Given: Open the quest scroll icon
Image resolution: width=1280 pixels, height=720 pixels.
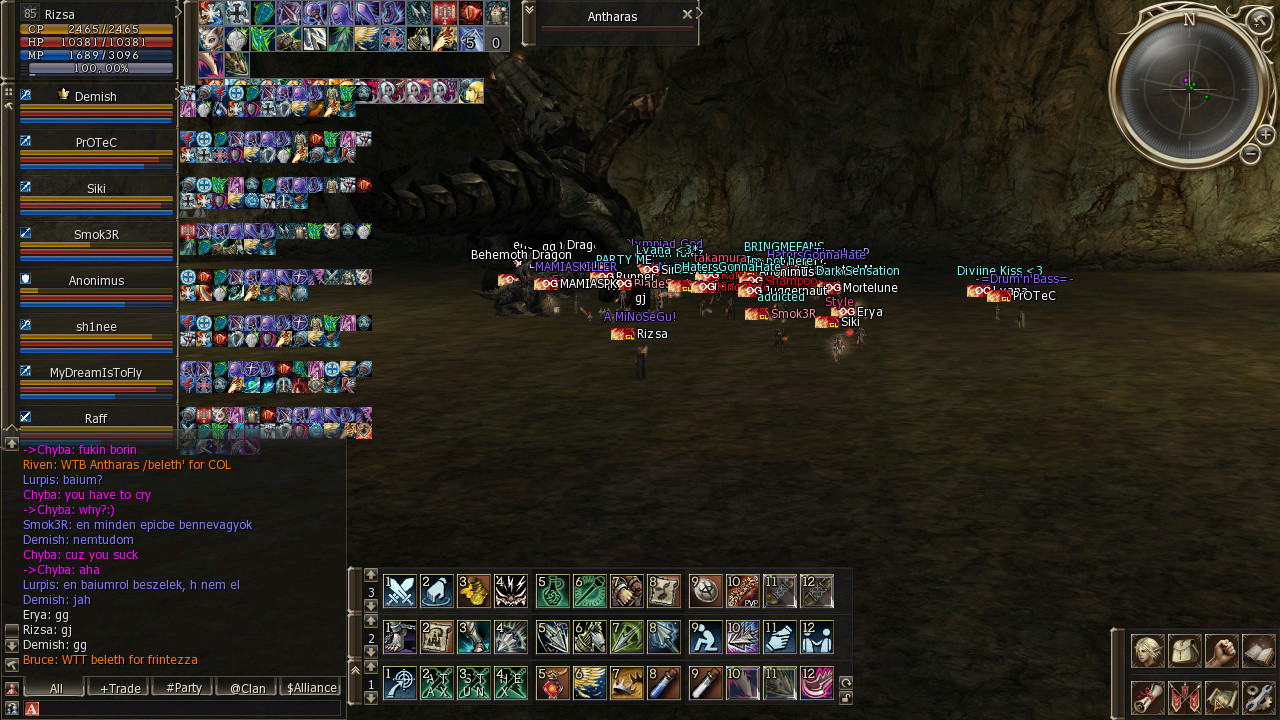Looking at the screenshot, I should pyautogui.click(x=1147, y=697).
